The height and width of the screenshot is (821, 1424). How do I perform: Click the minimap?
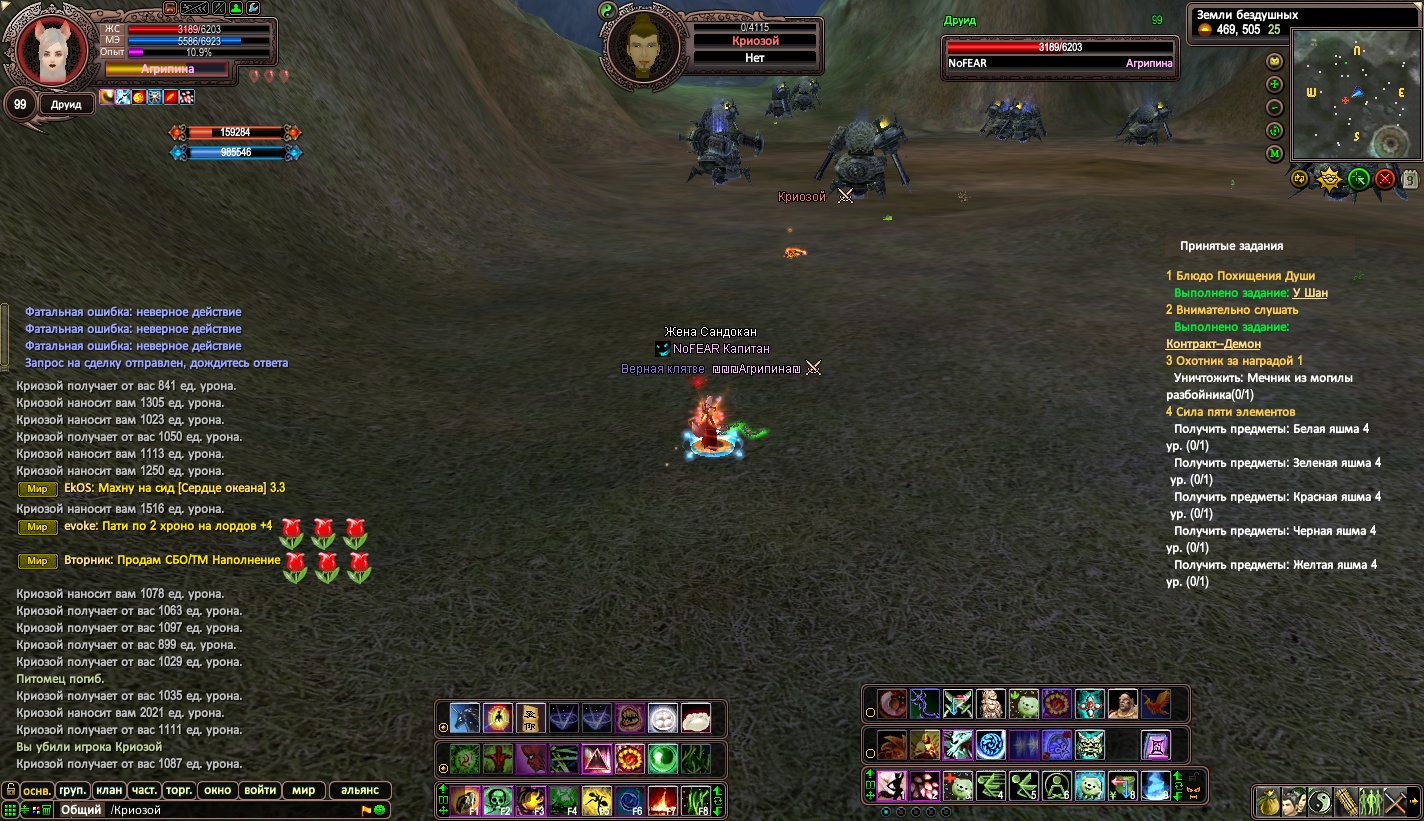tap(1354, 95)
